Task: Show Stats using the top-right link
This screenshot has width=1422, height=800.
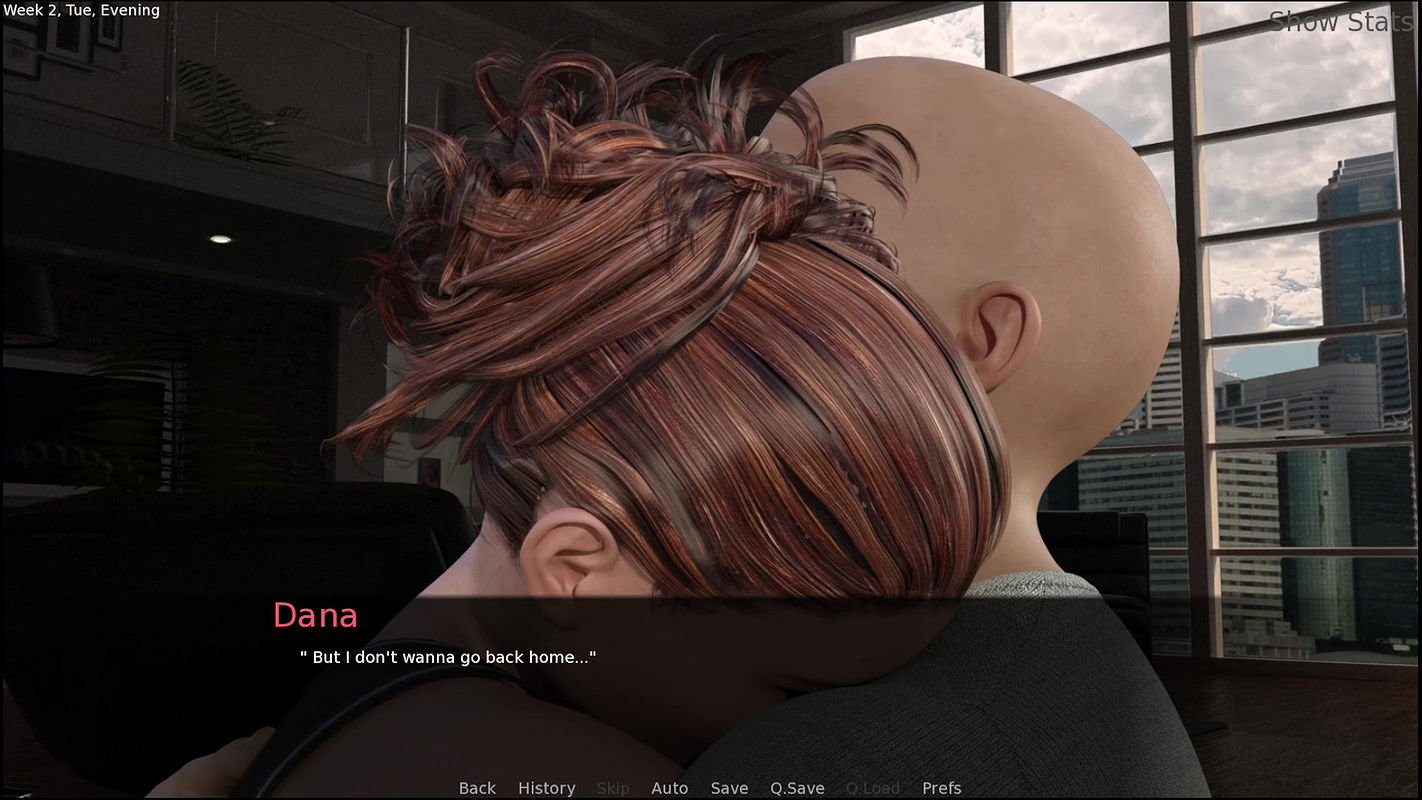Action: [1344, 21]
